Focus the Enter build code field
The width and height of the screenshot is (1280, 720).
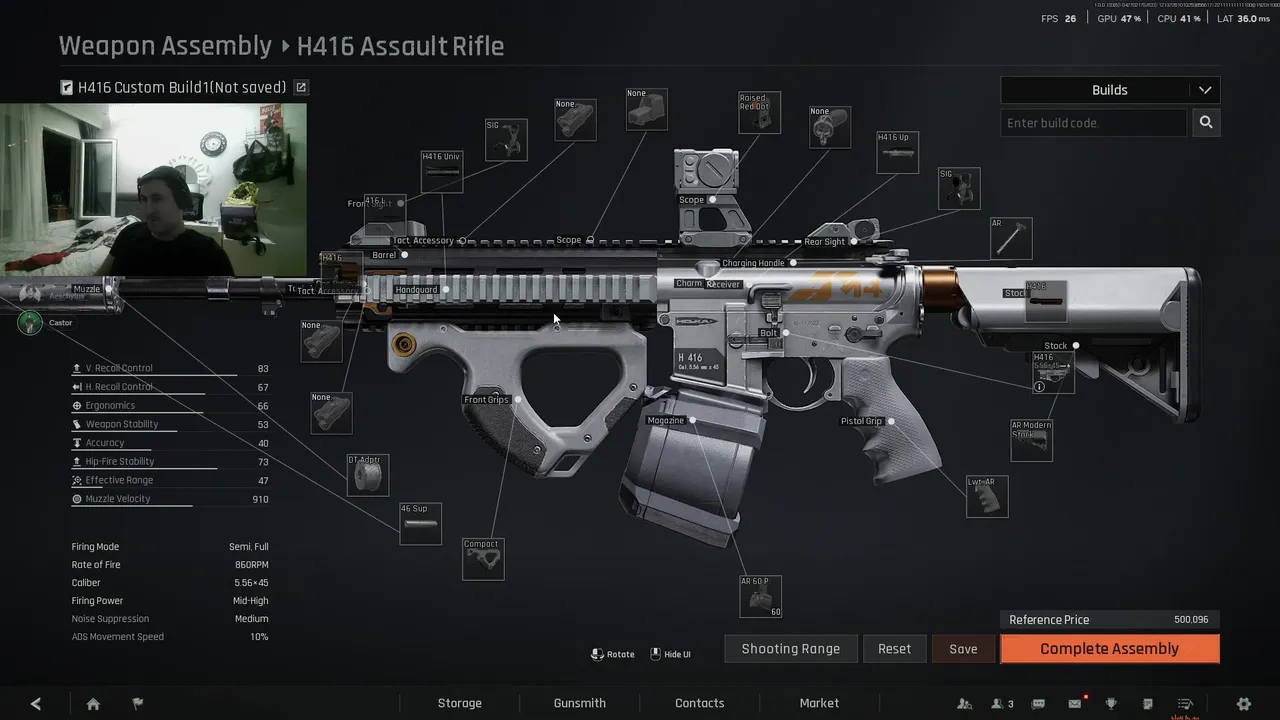pyautogui.click(x=1093, y=123)
